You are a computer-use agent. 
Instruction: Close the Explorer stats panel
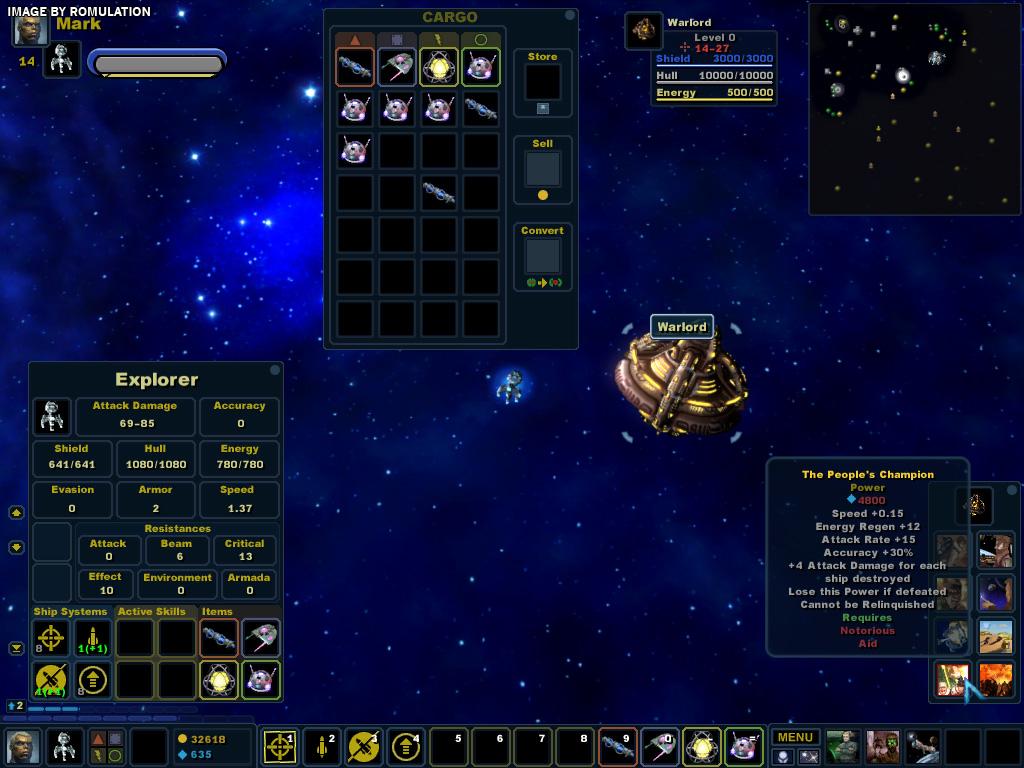(x=274, y=370)
